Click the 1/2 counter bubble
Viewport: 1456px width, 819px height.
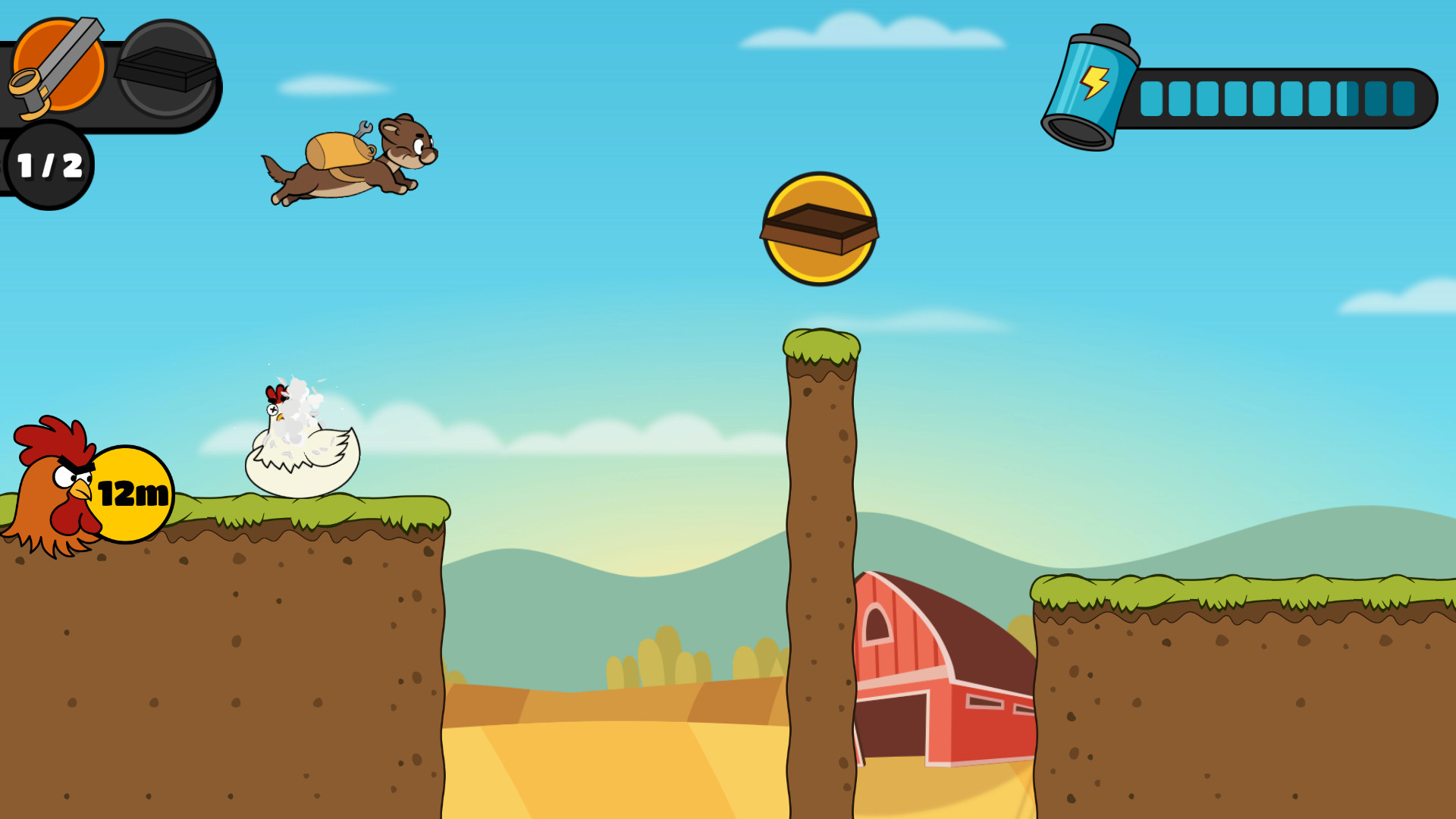click(x=49, y=165)
